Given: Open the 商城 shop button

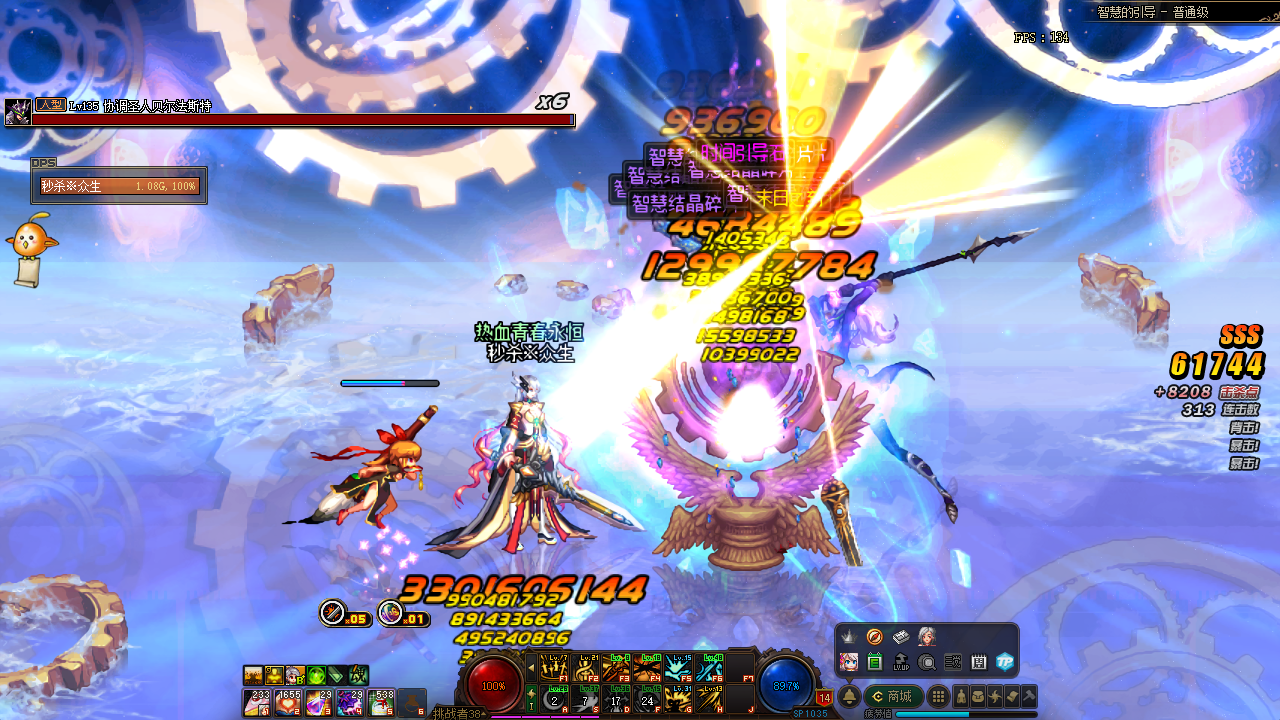Looking at the screenshot, I should coord(892,696).
